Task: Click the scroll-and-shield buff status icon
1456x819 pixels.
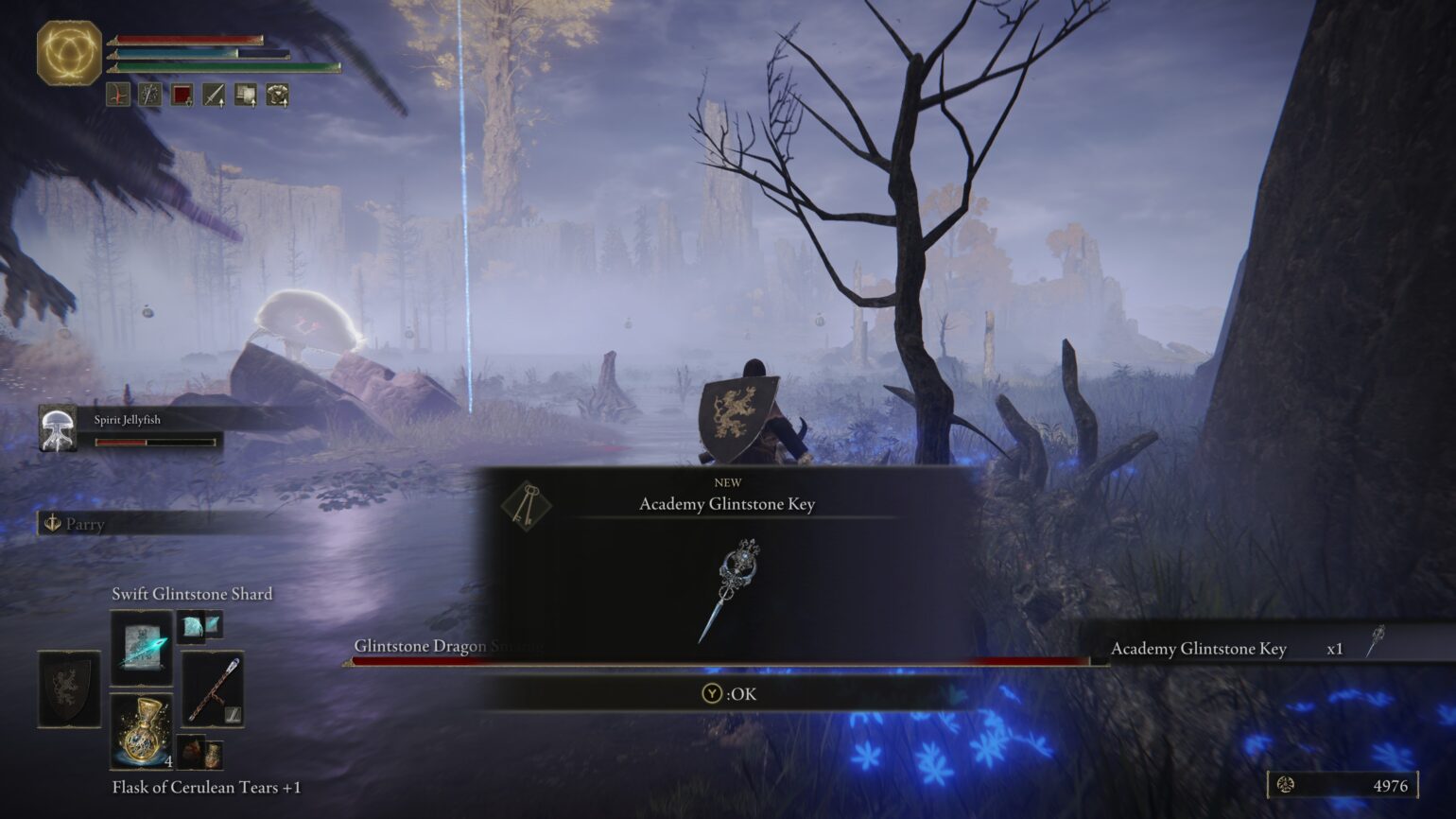Action: click(x=244, y=96)
